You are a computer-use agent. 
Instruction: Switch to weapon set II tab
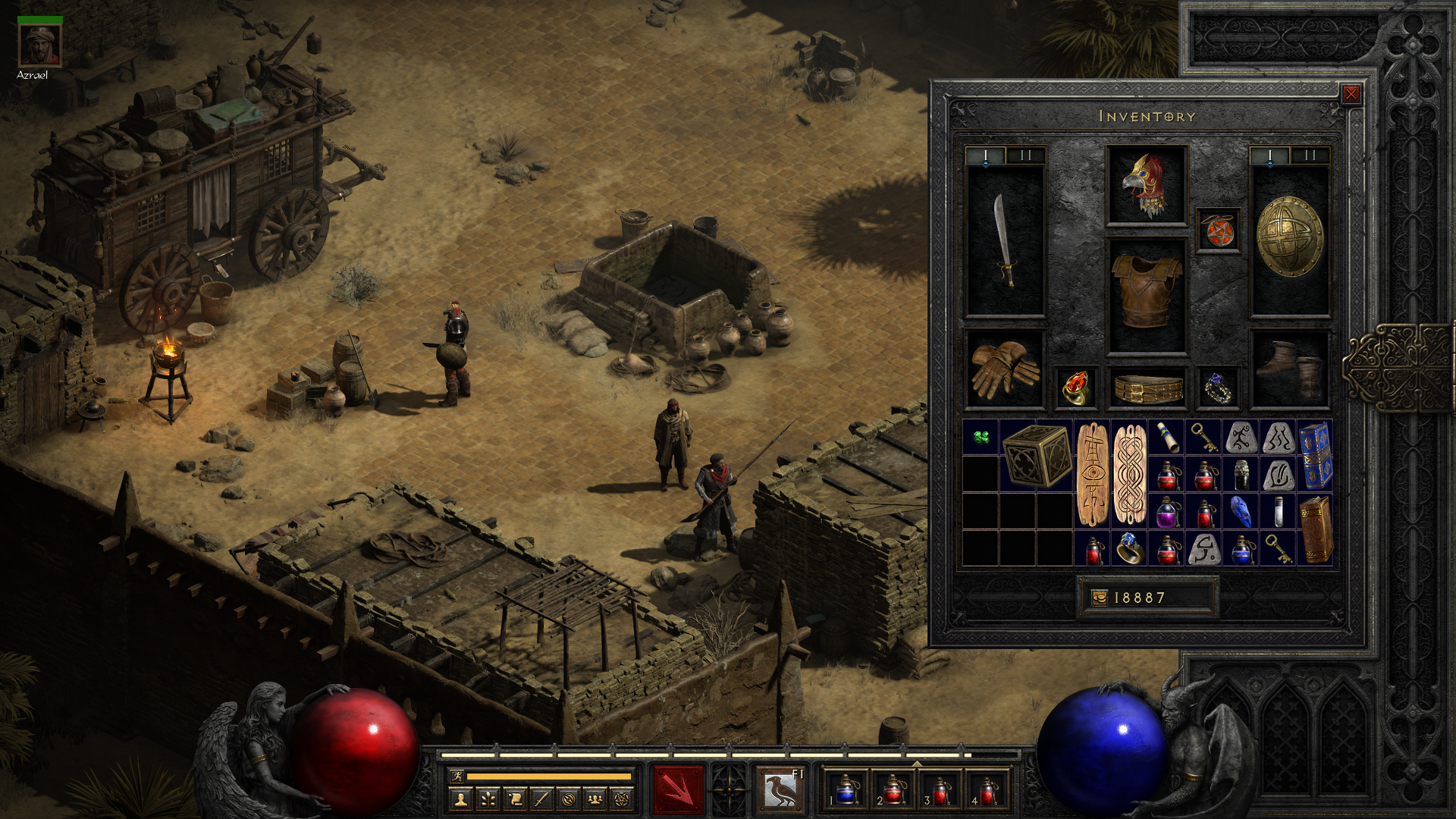point(1026,155)
